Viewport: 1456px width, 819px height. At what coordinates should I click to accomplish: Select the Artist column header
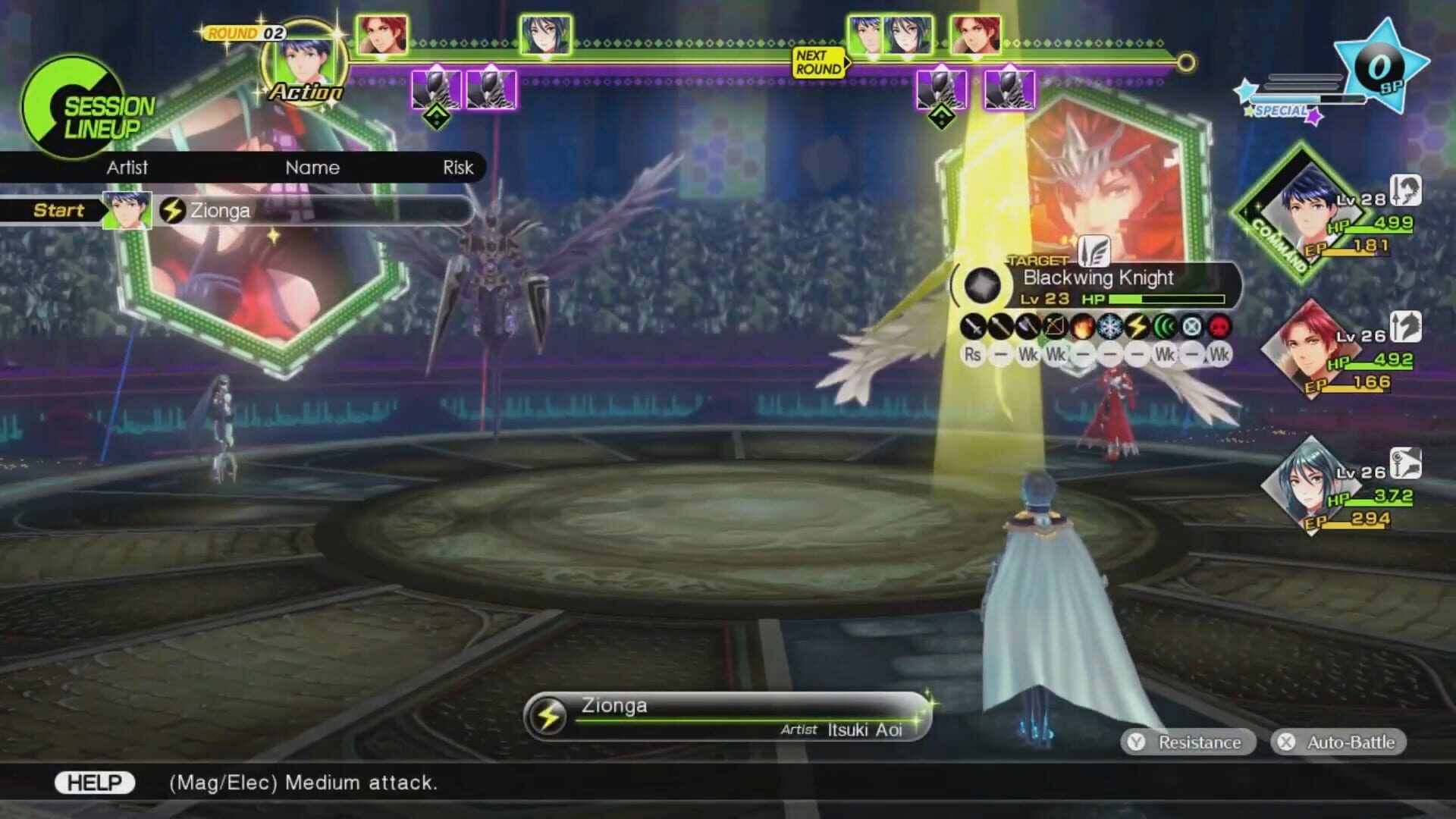click(127, 168)
